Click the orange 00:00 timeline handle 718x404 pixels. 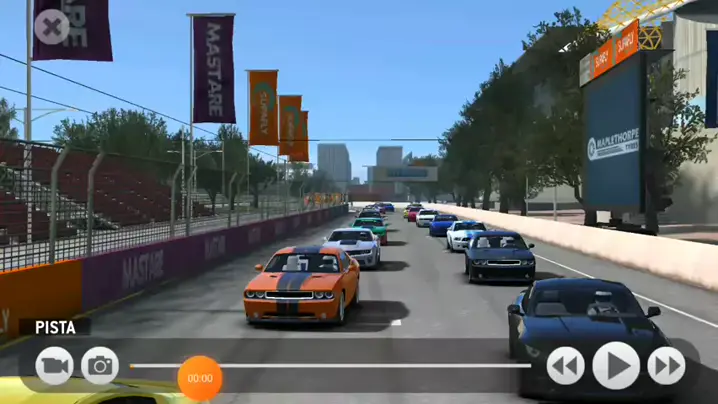pos(200,378)
